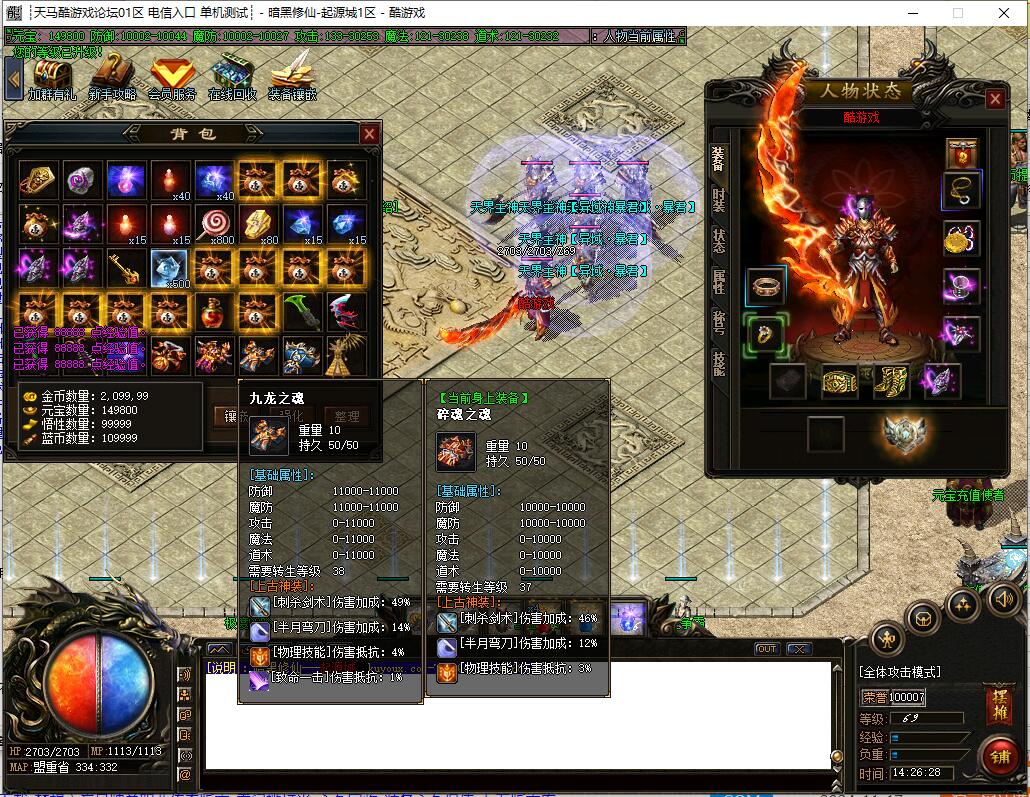The width and height of the screenshot is (1030, 797).
Task: Switch to the 时装 fashion tab
Action: [x=719, y=199]
